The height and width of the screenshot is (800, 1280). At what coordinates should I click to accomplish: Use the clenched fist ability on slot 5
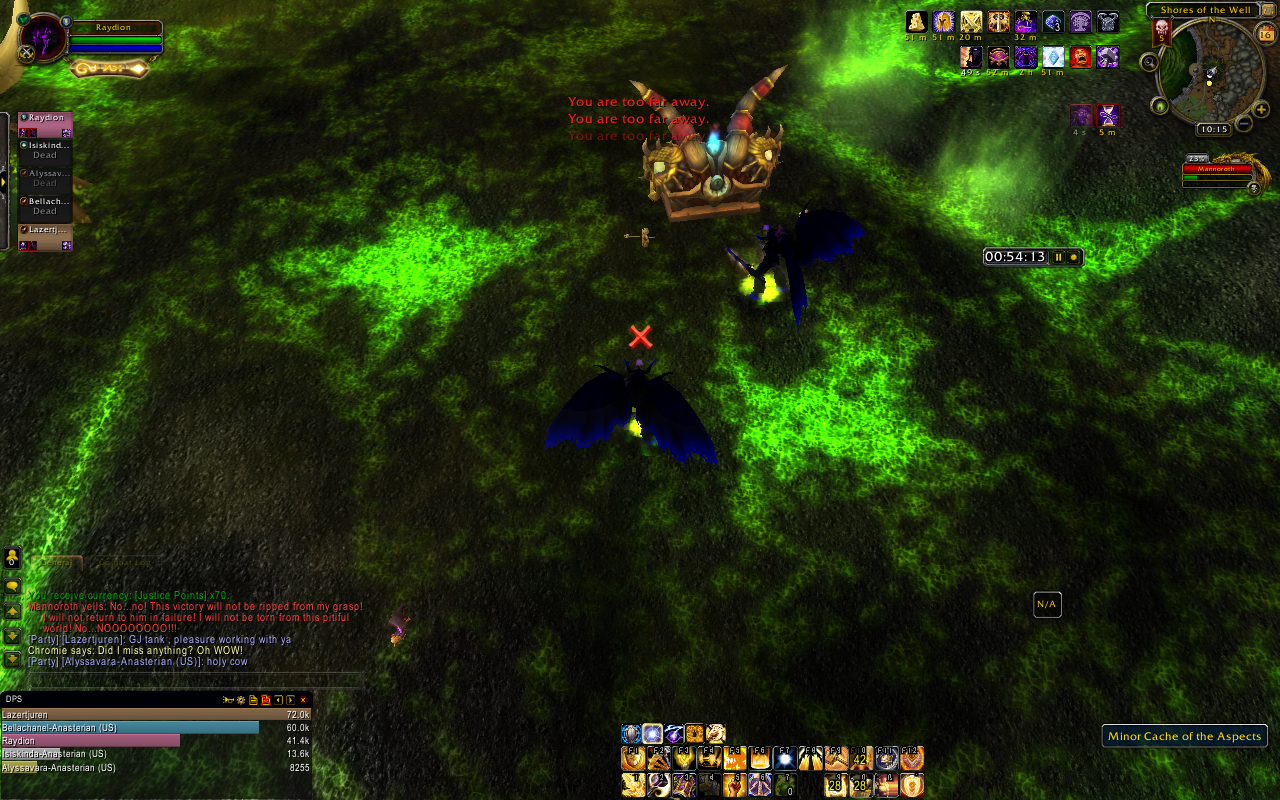[x=734, y=785]
